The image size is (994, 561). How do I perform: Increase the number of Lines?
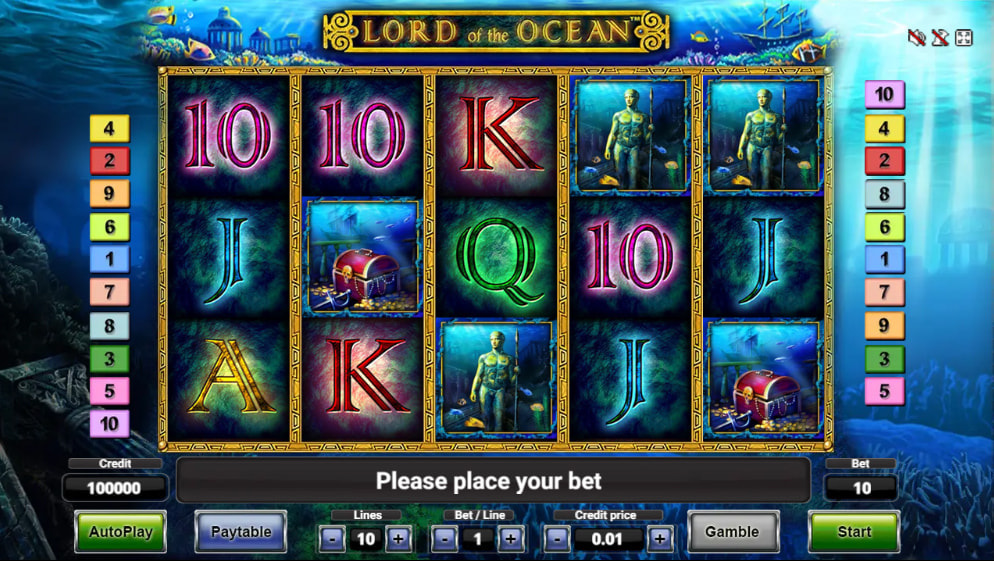(x=398, y=540)
